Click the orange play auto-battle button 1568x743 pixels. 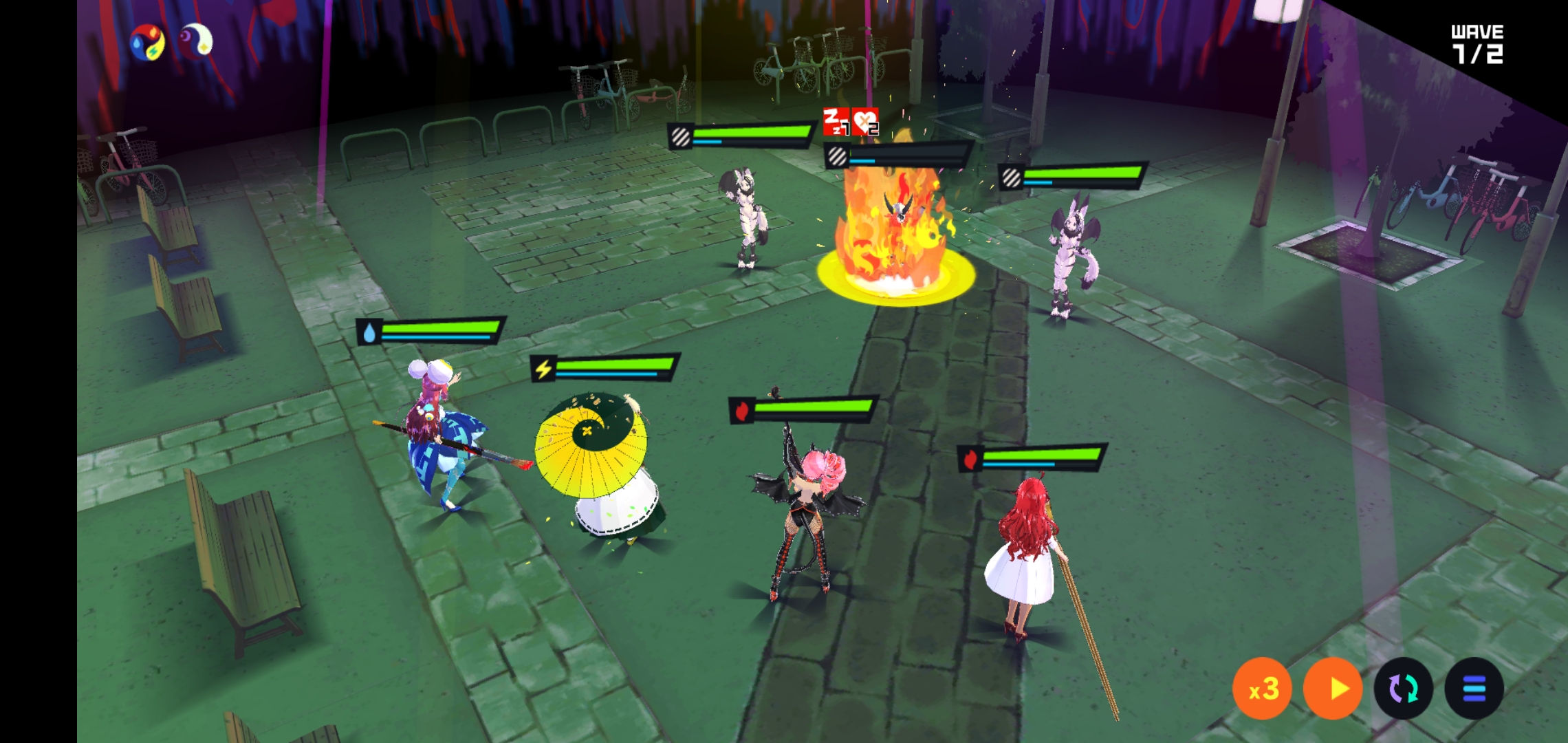(x=1333, y=689)
